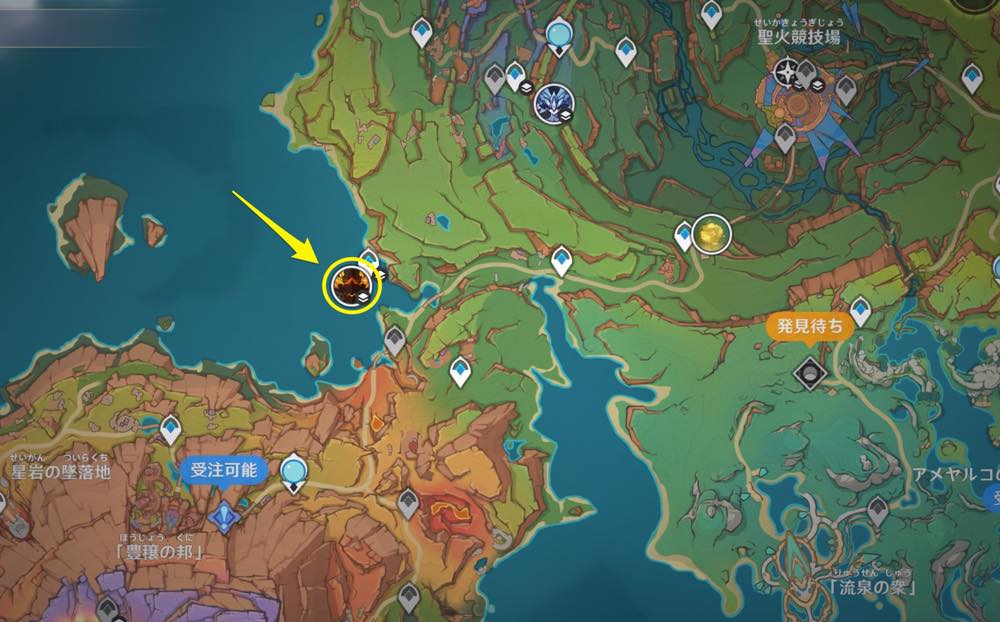Pick the grey diamond domain icon below 発見待ち

click(x=807, y=373)
